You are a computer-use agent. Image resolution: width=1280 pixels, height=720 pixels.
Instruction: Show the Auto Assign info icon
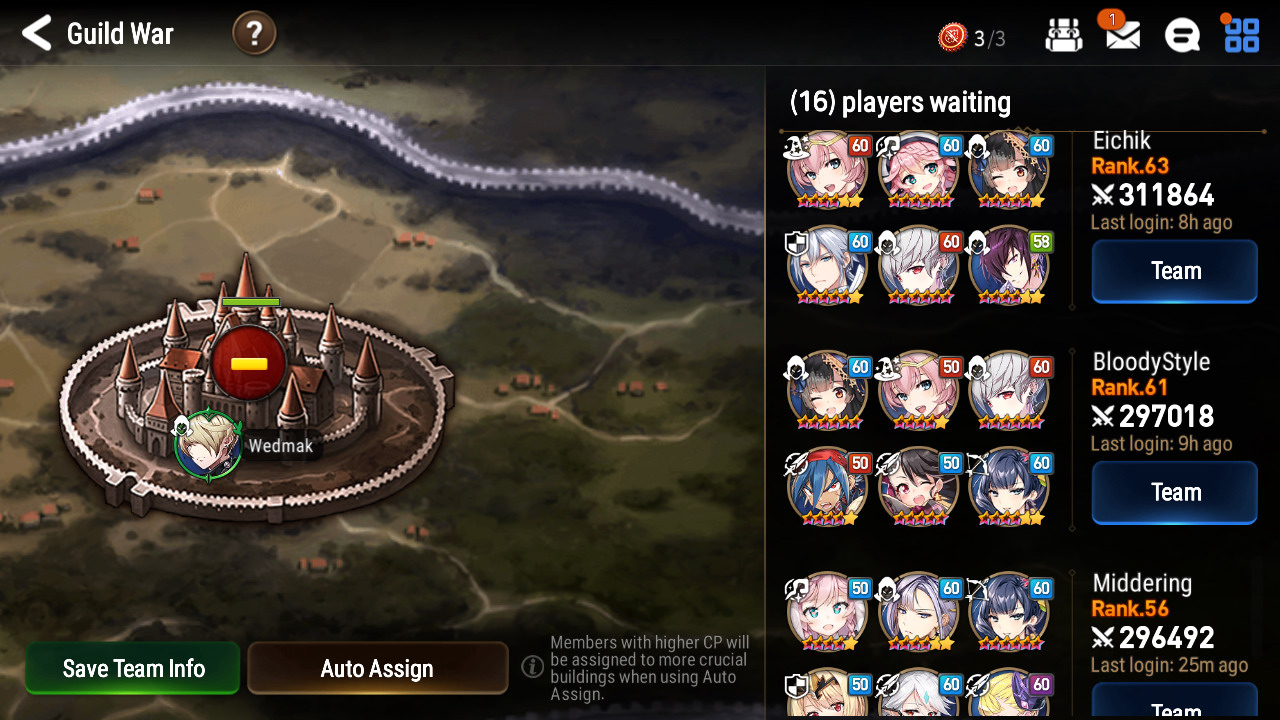pos(533,666)
